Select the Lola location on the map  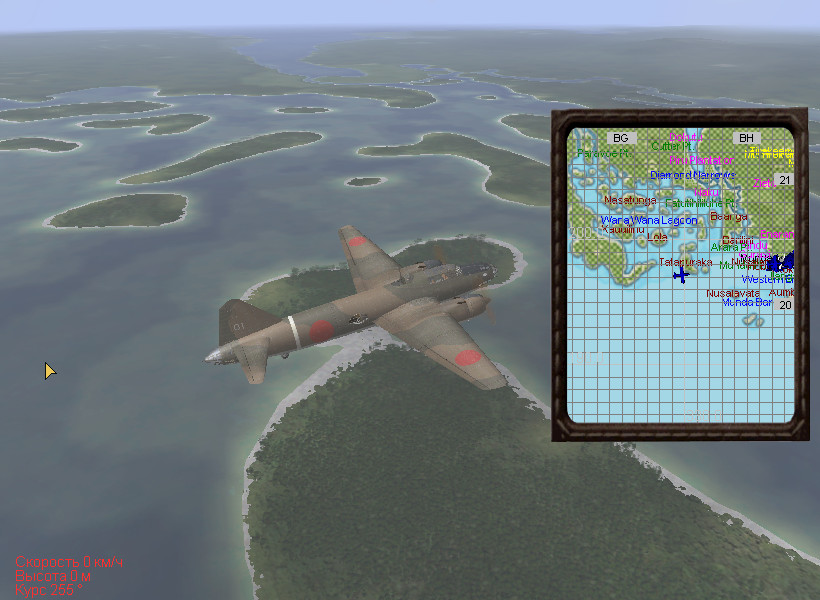coord(657,238)
